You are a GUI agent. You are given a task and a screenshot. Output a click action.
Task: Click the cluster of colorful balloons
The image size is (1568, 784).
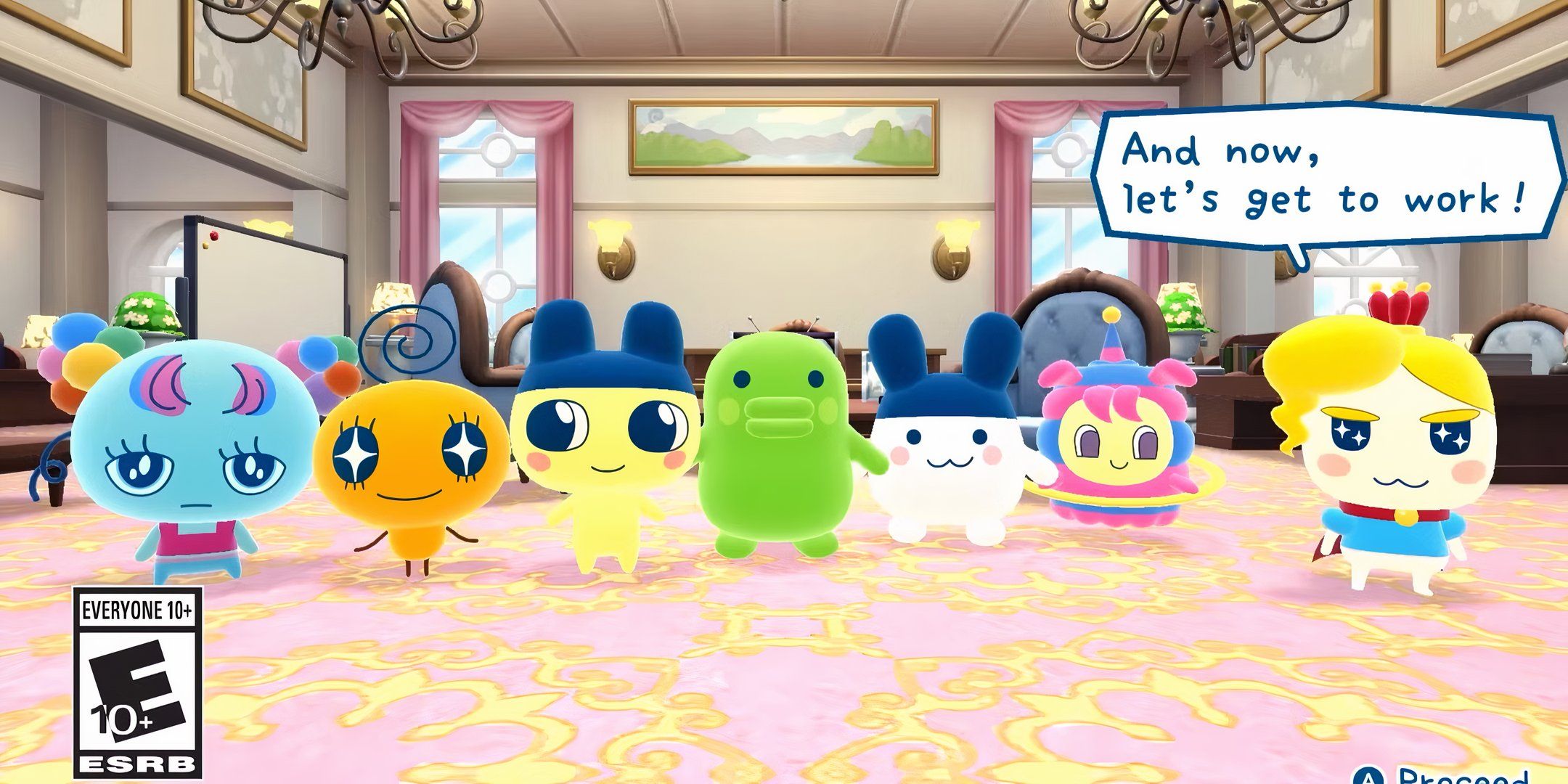coord(73,363)
